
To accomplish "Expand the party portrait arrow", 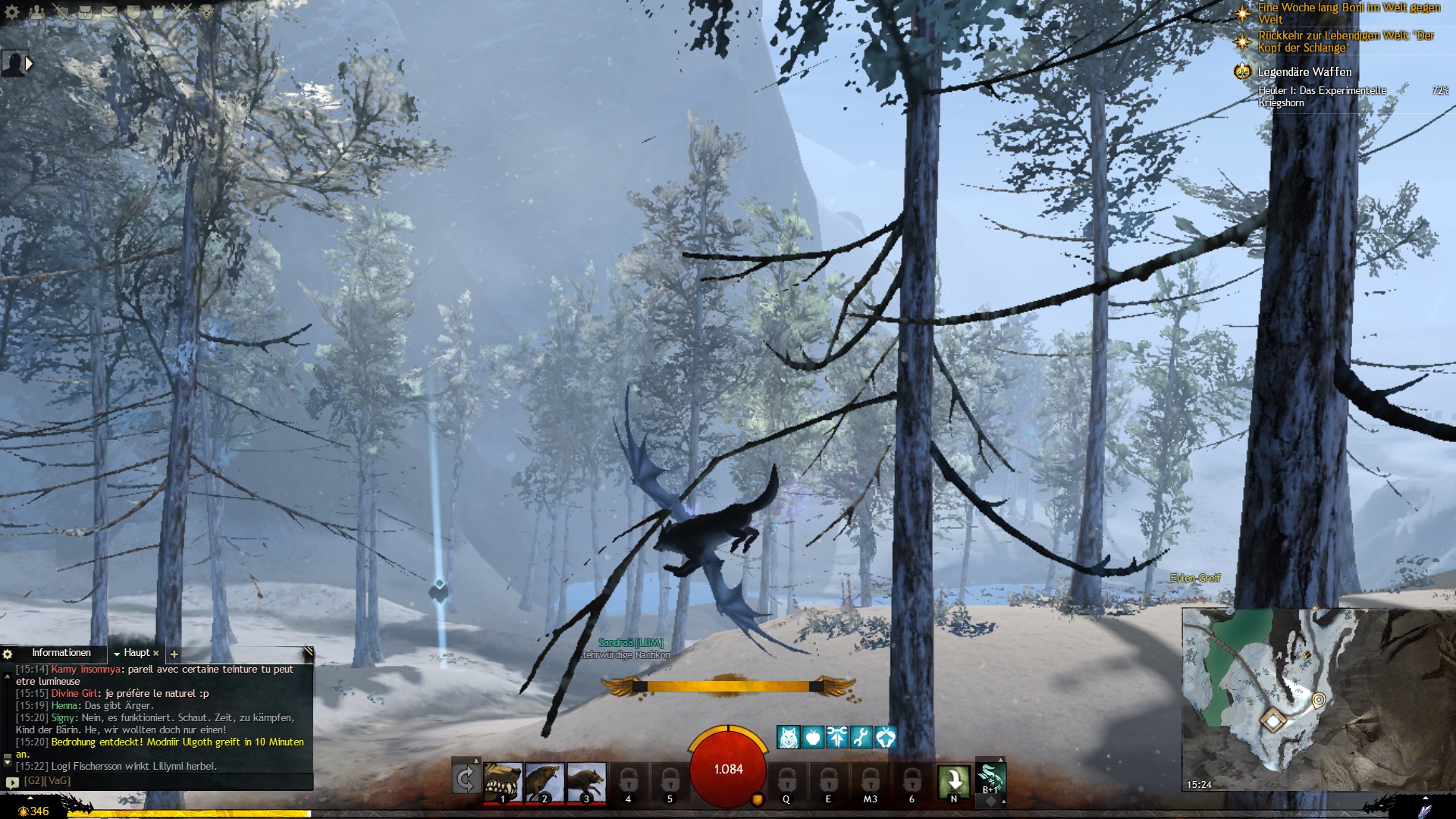I will click(x=29, y=64).
